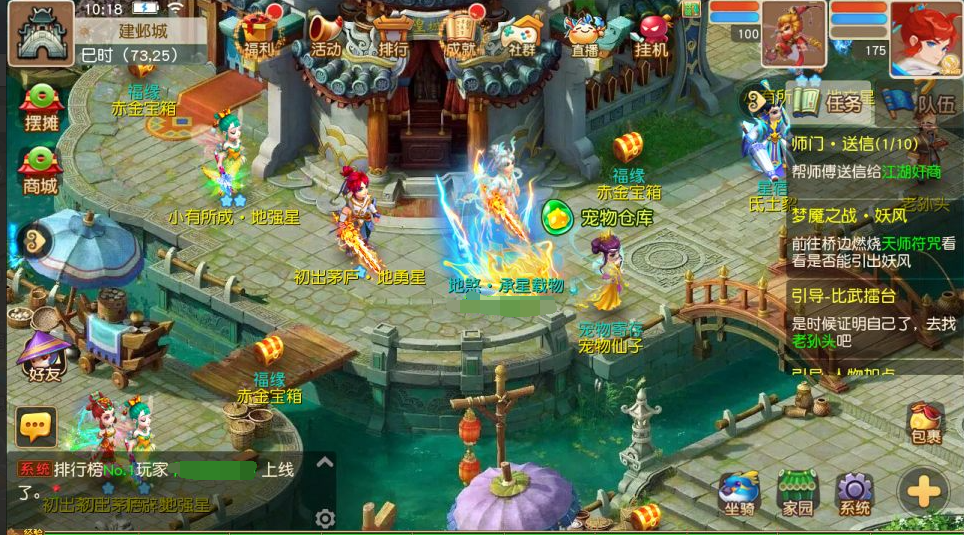964x535 pixels.
Task: Open the 摆摊 stall market
Action: tap(41, 107)
